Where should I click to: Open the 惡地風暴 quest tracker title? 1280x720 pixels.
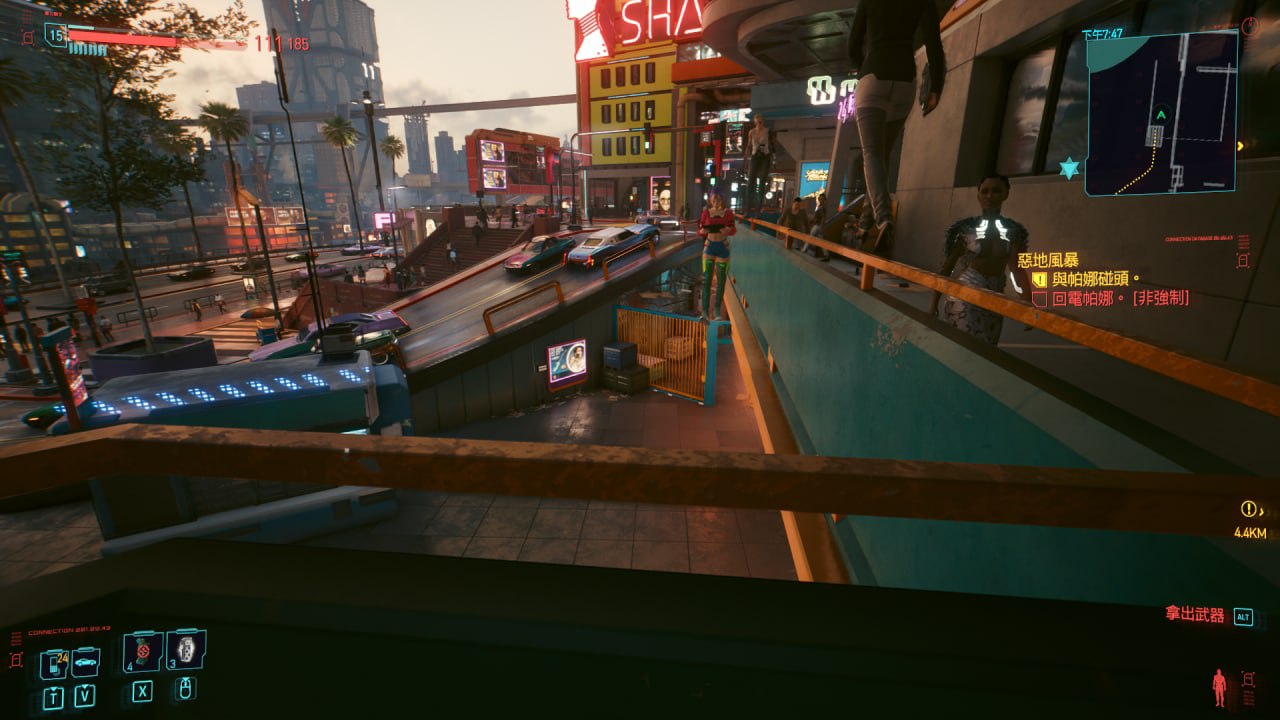[x=1048, y=260]
